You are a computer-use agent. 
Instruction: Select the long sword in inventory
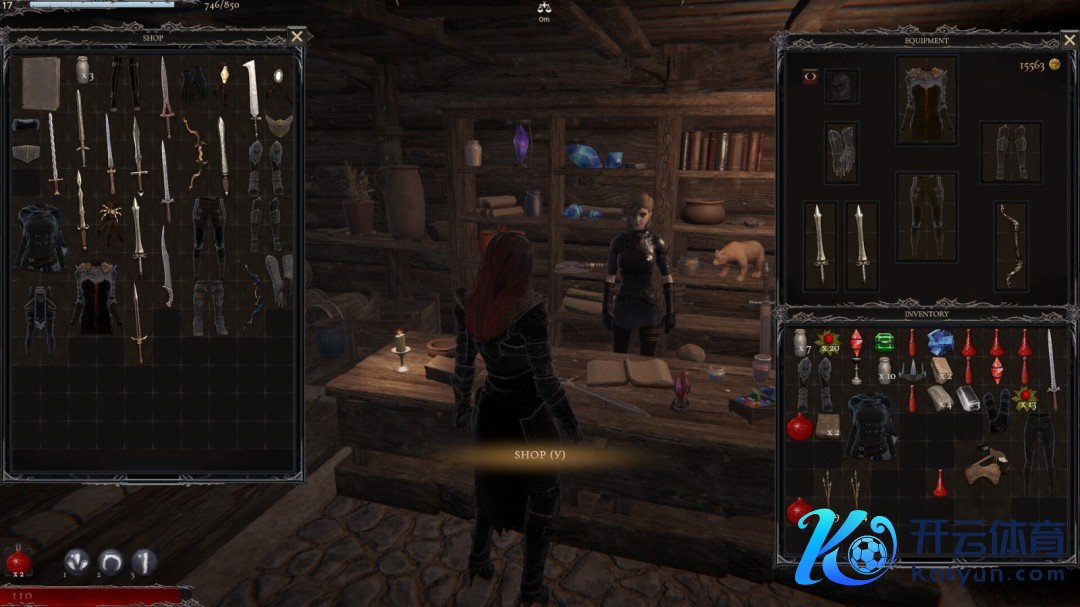[x=1052, y=355]
